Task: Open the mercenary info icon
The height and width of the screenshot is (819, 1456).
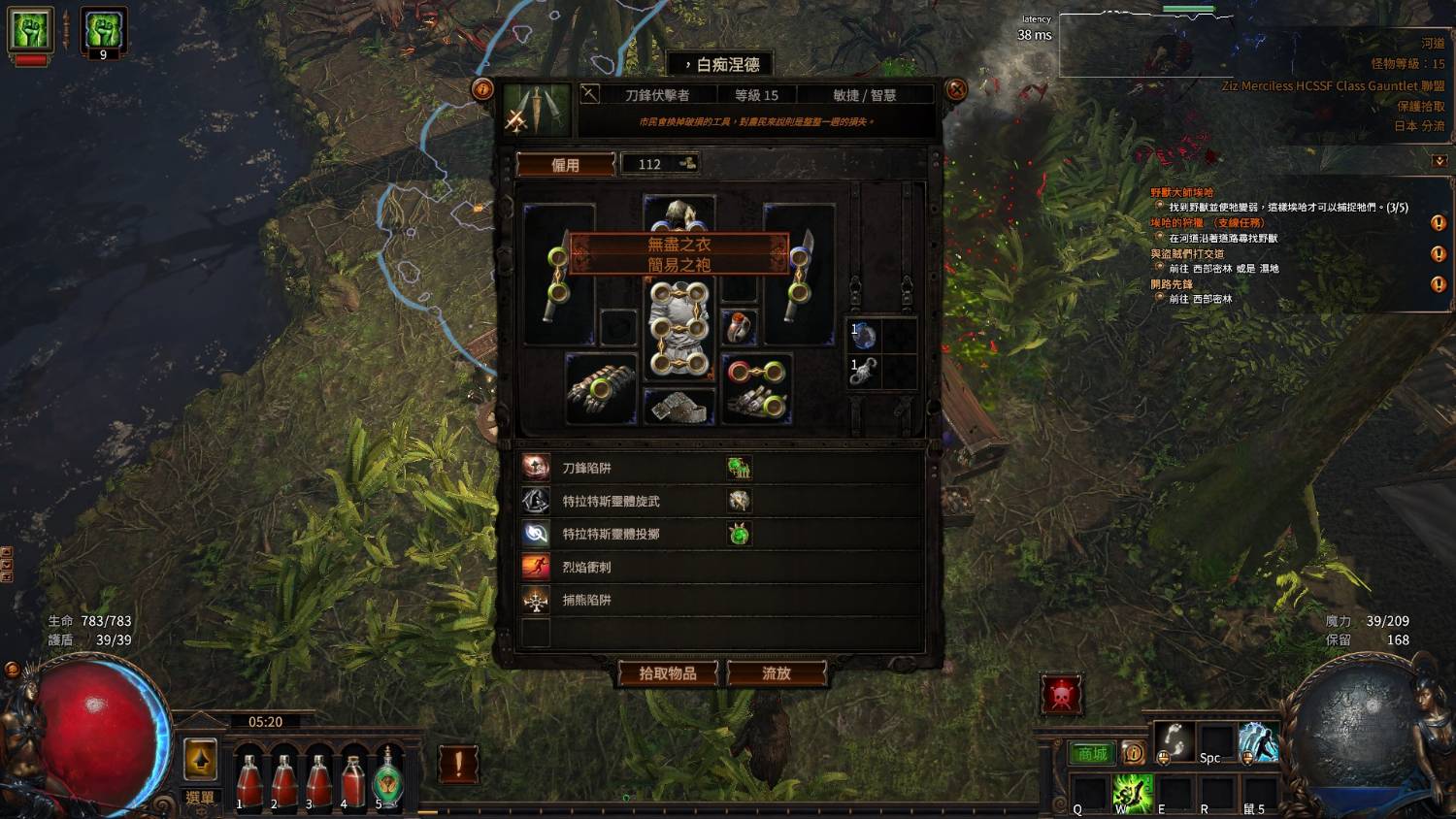Action: pyautogui.click(x=481, y=89)
